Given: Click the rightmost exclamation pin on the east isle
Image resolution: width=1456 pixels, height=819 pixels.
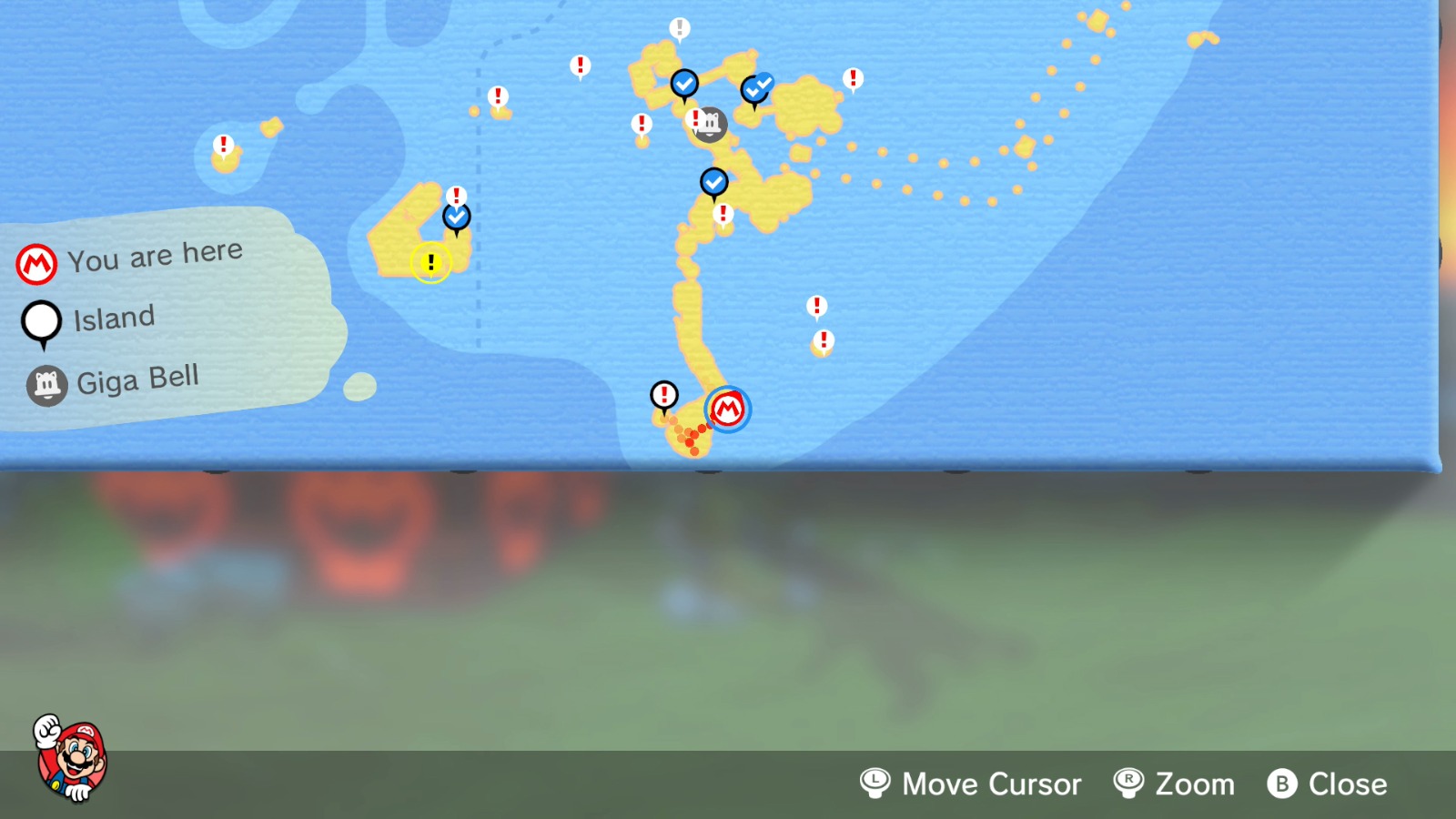Looking at the screenshot, I should (x=853, y=78).
